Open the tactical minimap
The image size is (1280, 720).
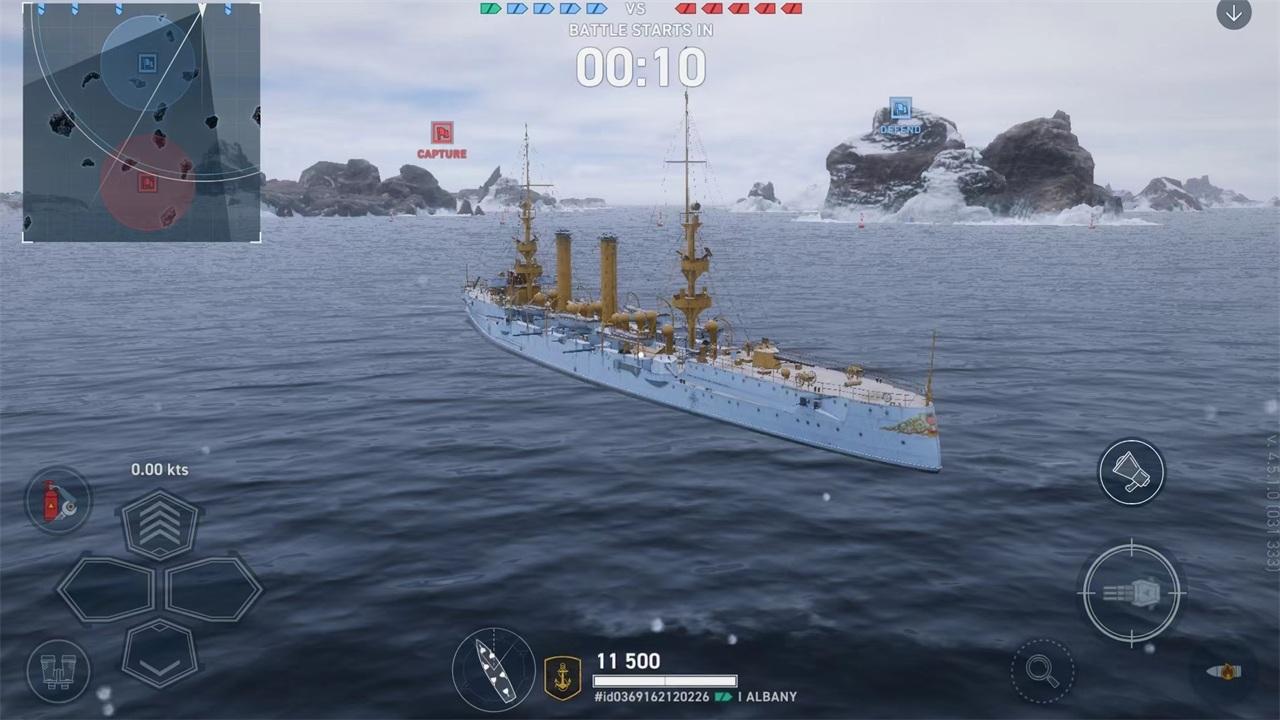(141, 121)
